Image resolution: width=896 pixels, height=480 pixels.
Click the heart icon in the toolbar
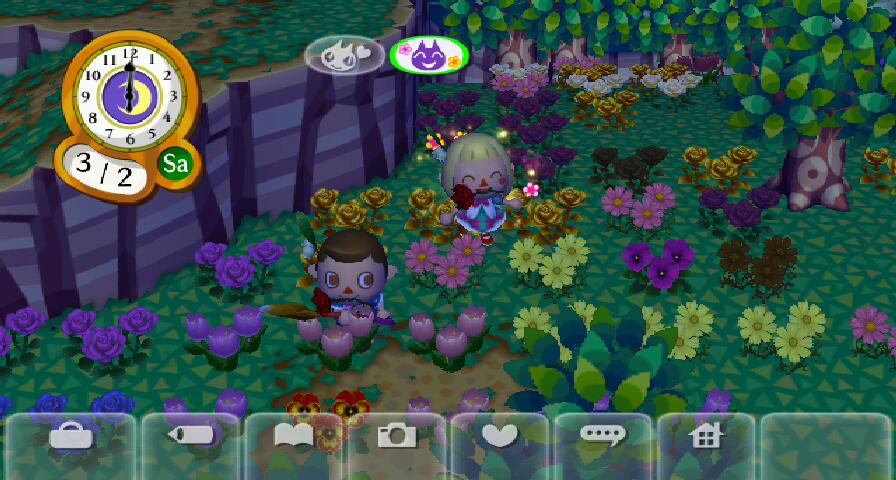pos(499,435)
